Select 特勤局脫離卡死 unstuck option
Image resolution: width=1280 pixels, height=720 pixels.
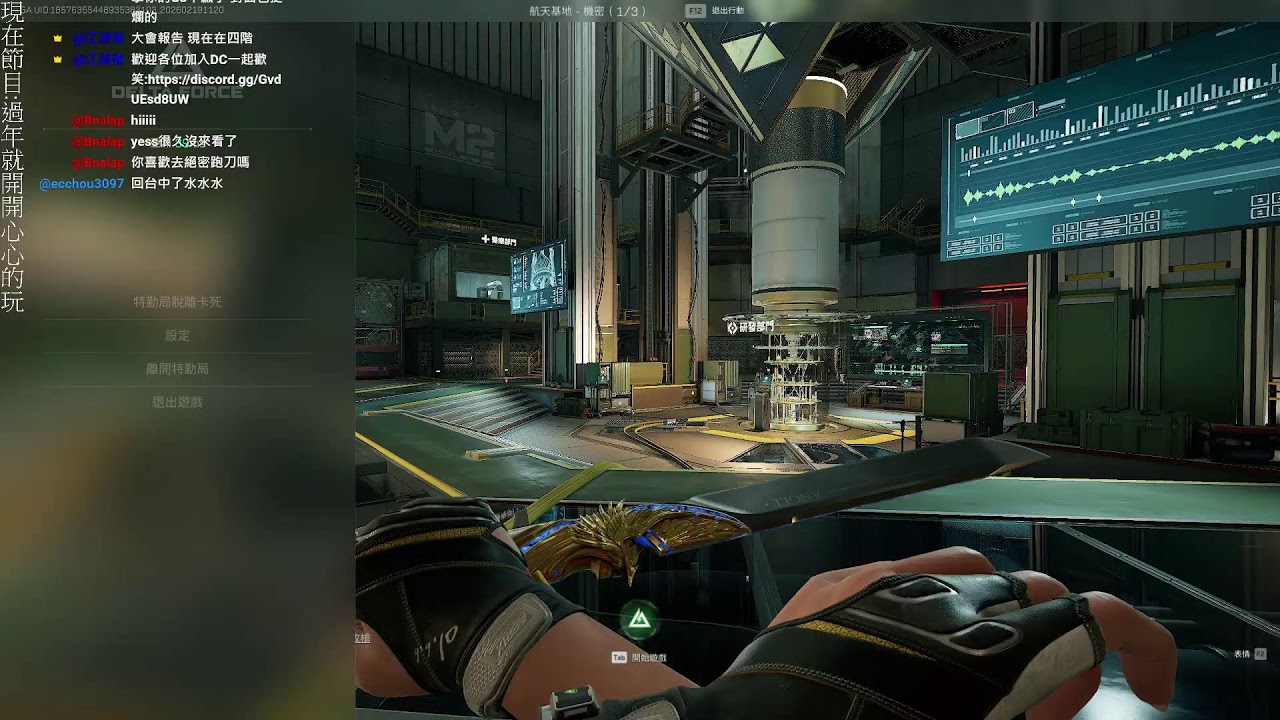tap(177, 302)
